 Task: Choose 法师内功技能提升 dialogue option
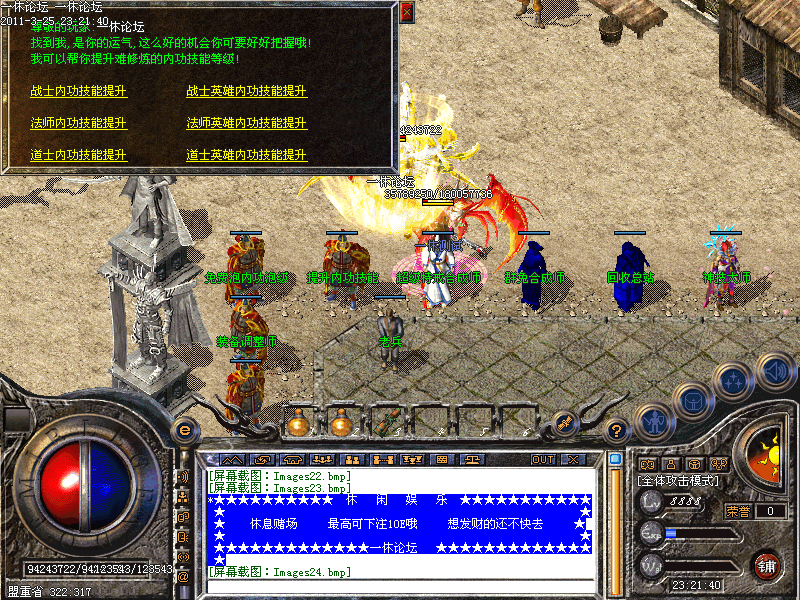pyautogui.click(x=79, y=123)
